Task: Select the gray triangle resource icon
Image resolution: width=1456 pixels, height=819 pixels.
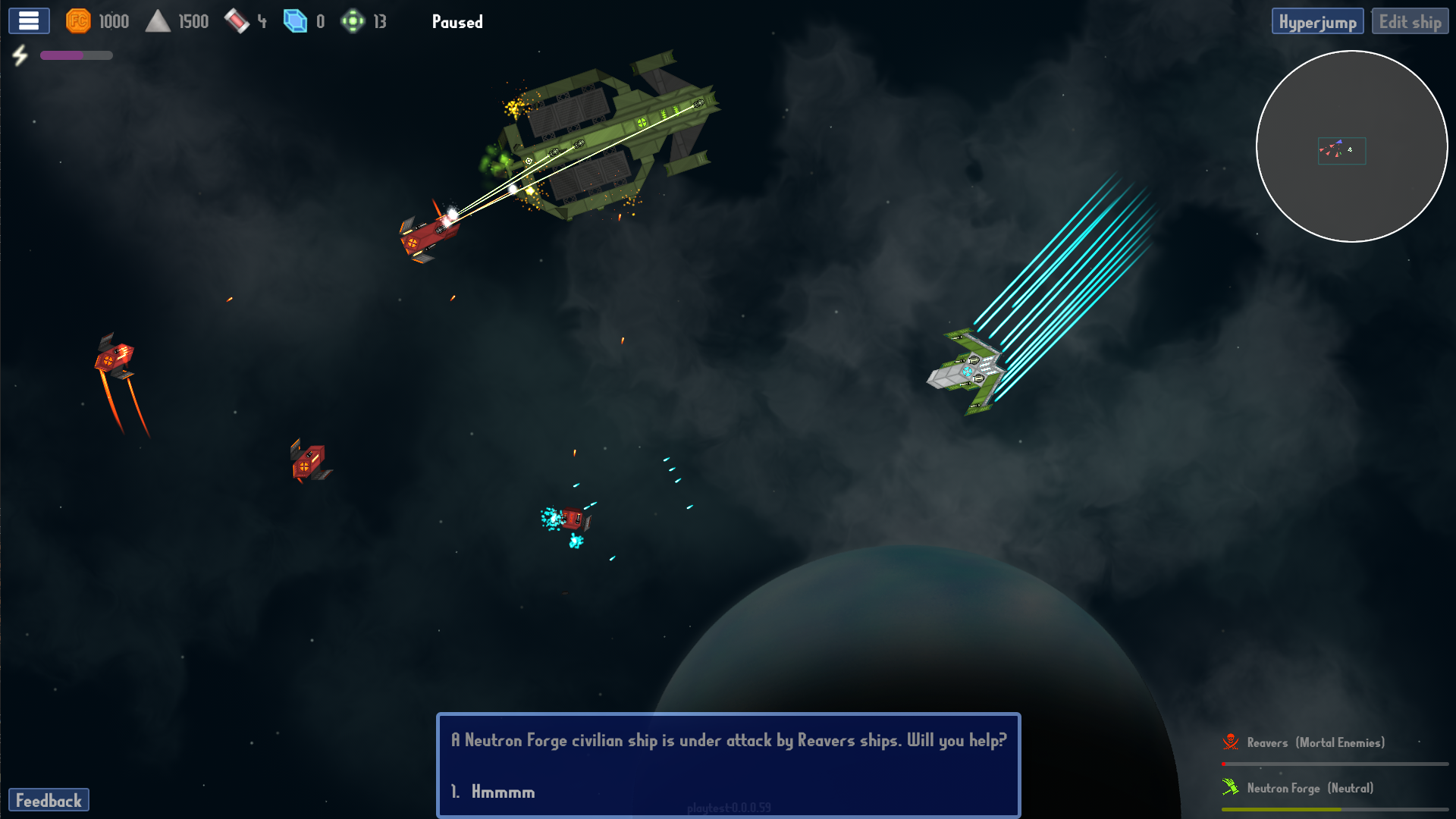Action: [158, 21]
